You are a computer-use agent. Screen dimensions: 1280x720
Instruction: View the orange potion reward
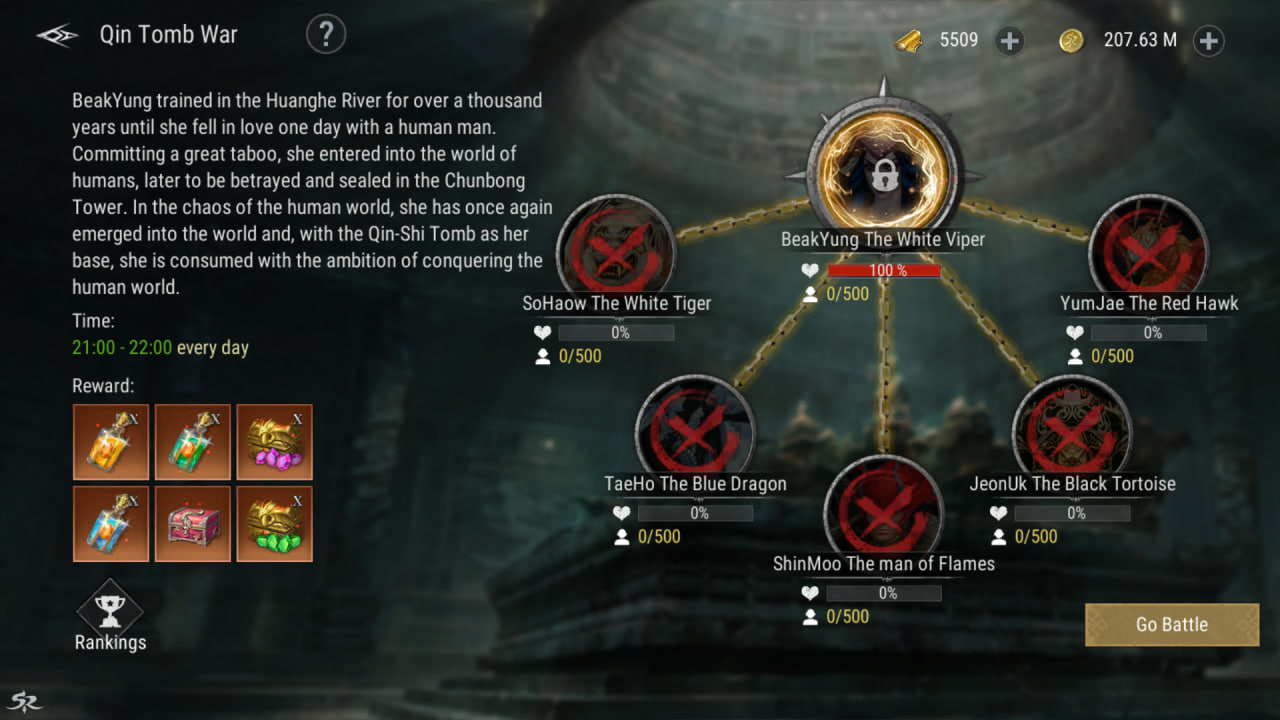click(x=111, y=442)
